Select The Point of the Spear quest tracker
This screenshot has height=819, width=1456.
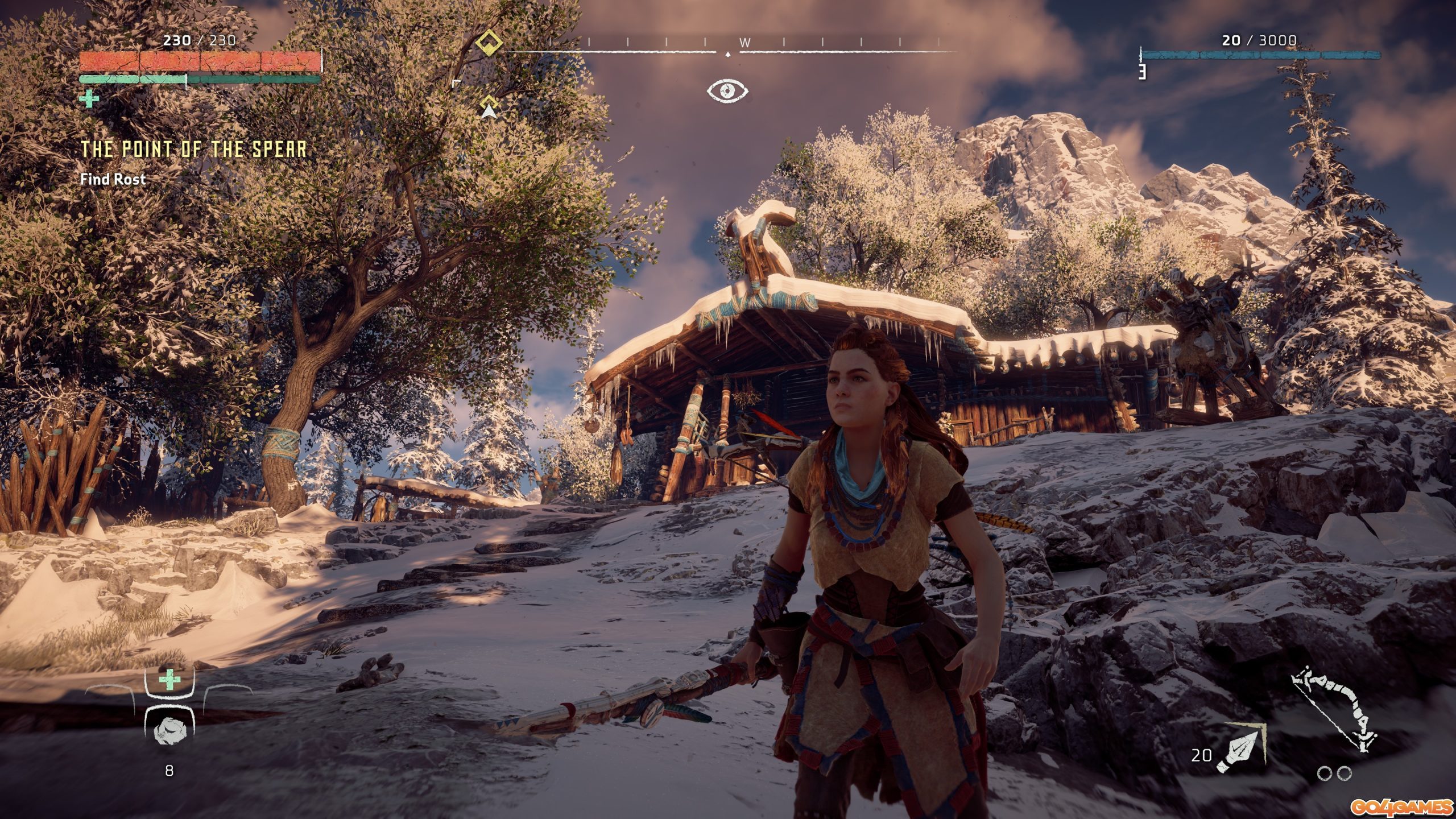click(x=193, y=149)
